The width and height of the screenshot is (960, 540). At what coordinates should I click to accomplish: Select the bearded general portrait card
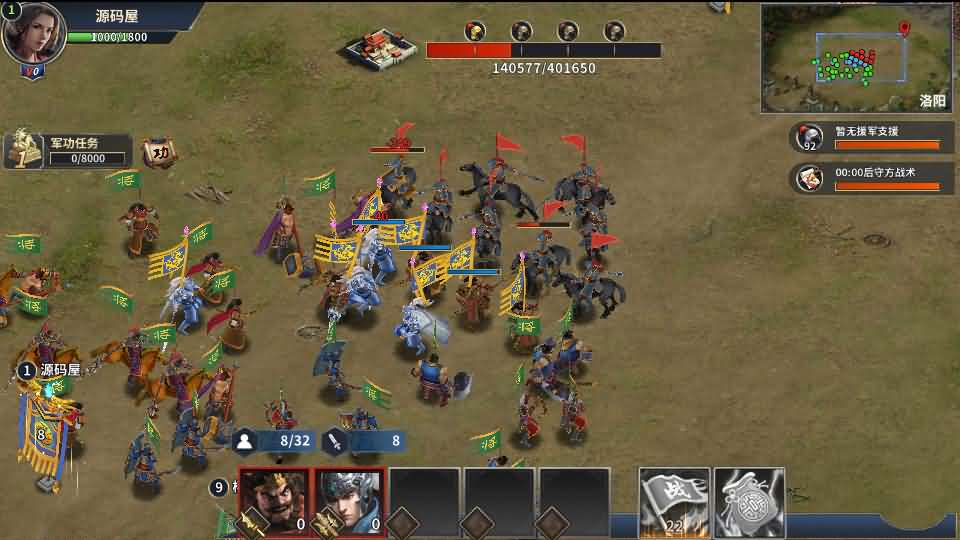coord(273,501)
